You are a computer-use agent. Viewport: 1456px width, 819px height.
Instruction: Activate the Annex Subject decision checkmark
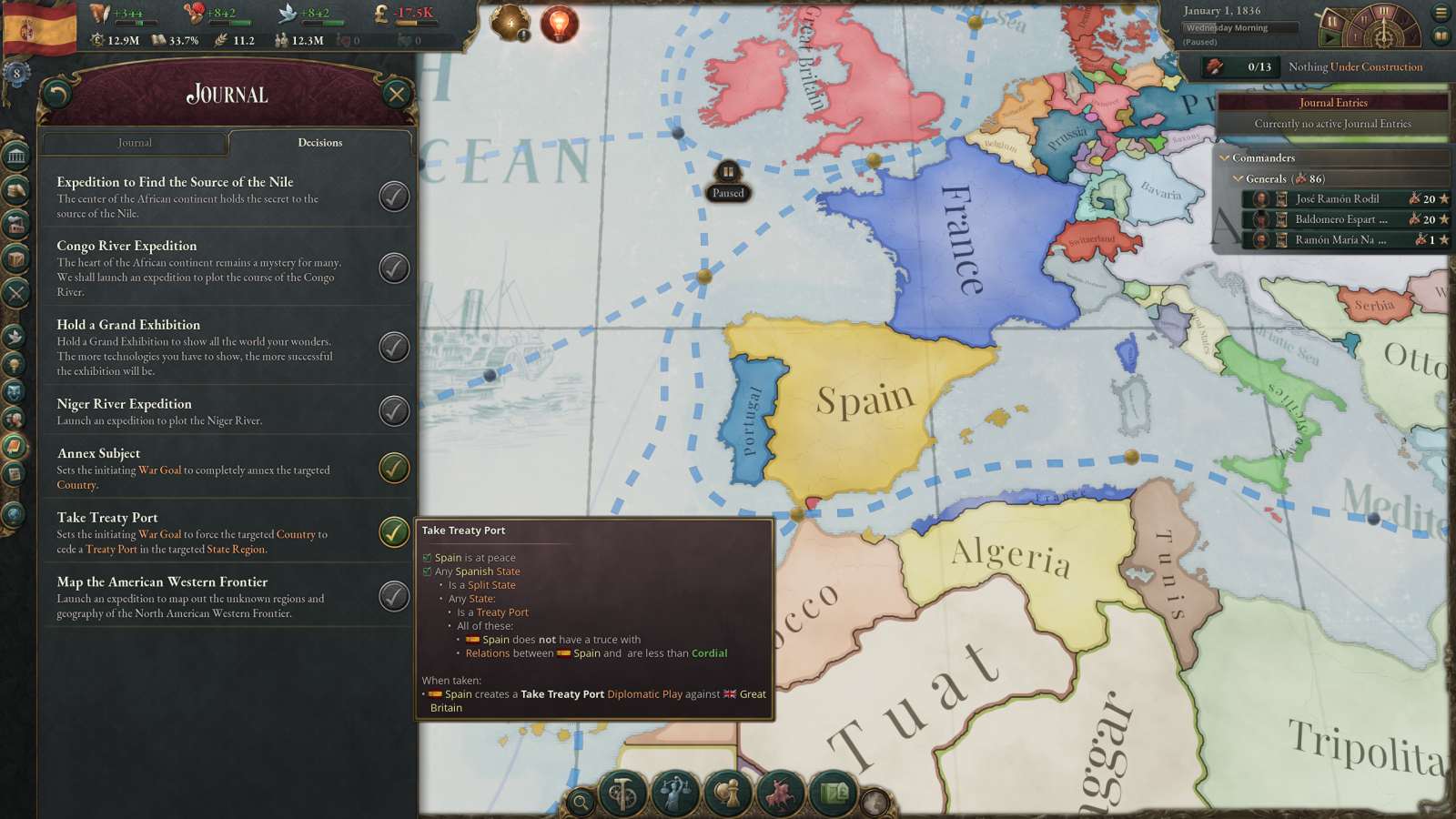(x=394, y=468)
